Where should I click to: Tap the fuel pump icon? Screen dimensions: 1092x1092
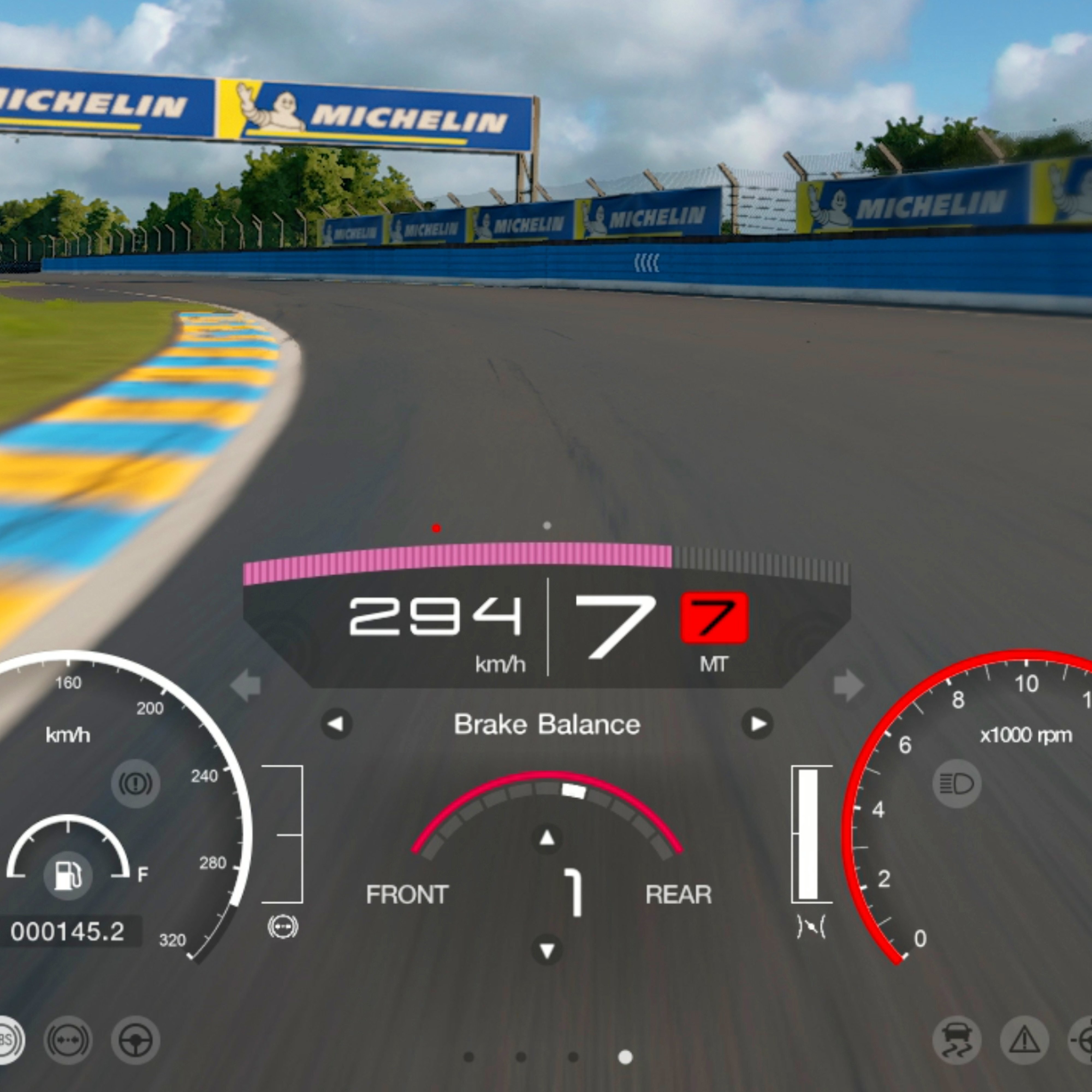(68, 876)
